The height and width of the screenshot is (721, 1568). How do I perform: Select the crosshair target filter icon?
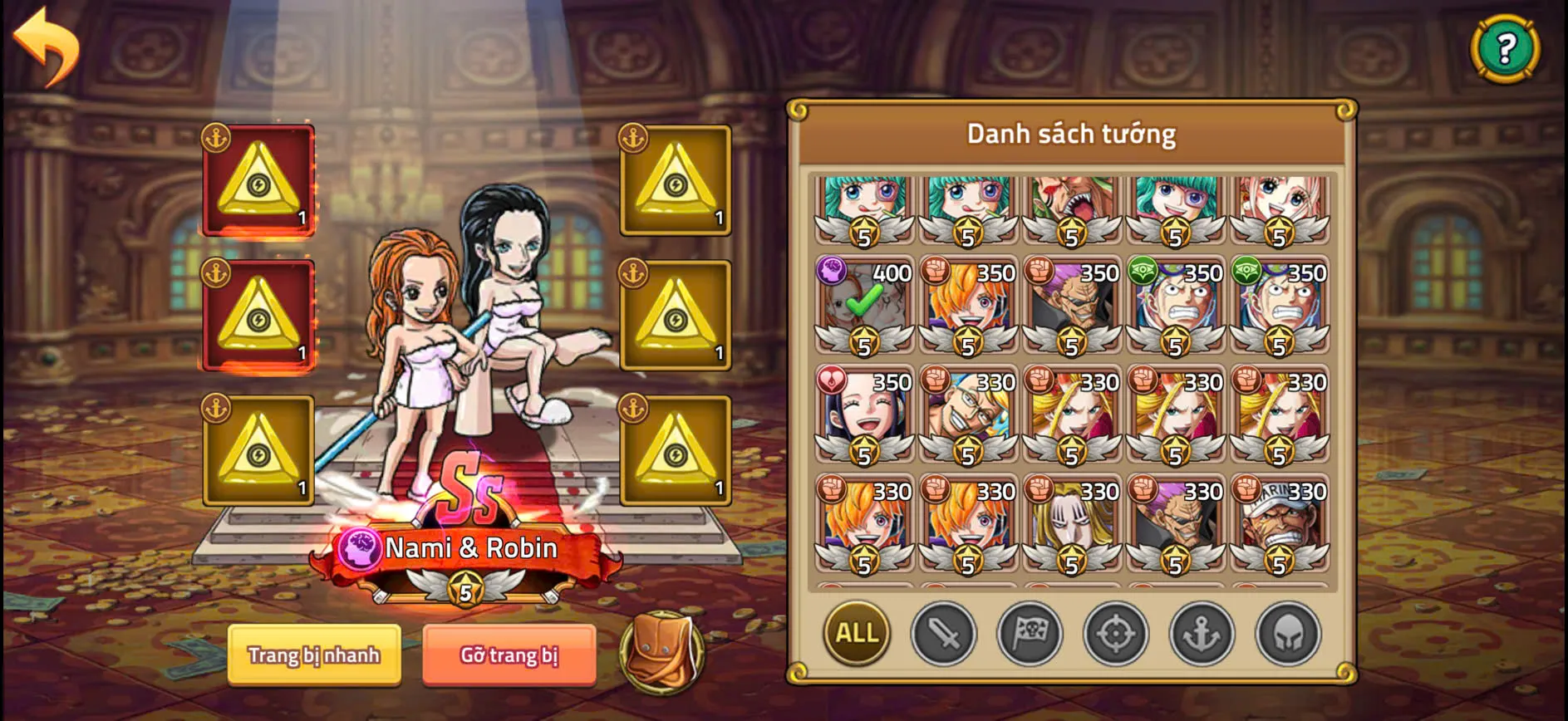[x=1113, y=634]
